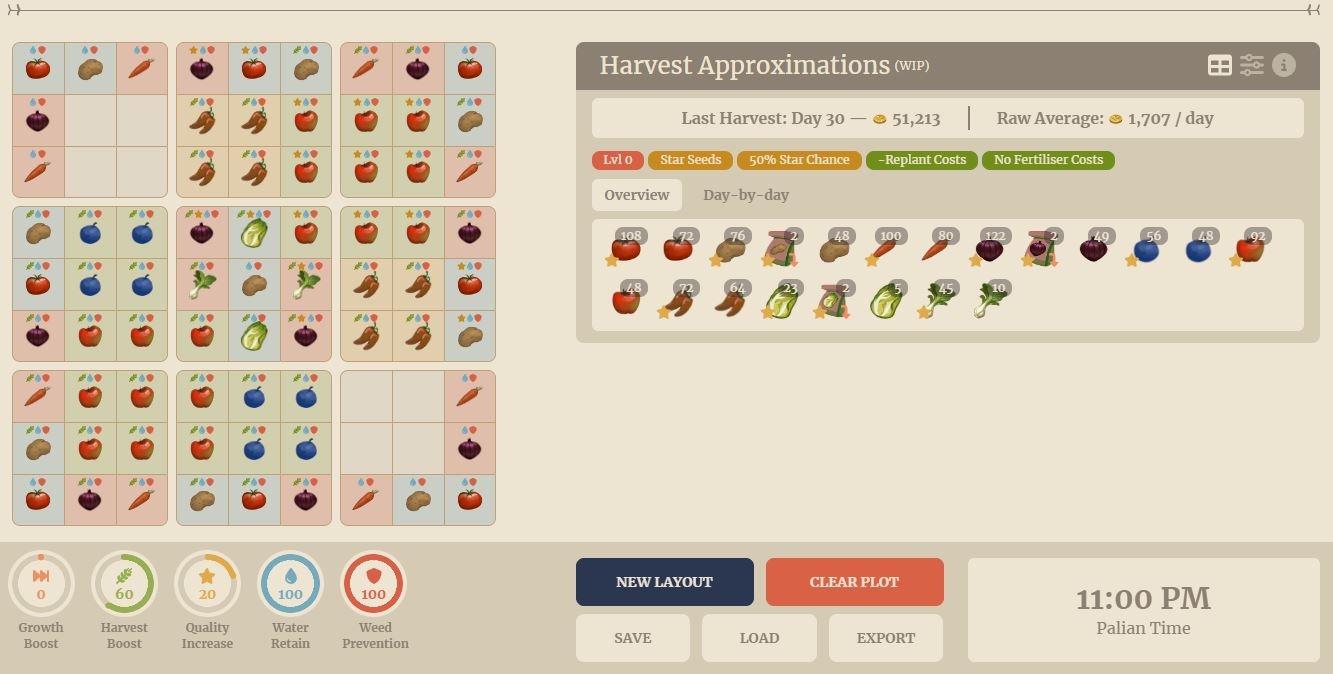Open the harvest info icon
Viewport: 1333px width, 674px height.
pos(1284,65)
